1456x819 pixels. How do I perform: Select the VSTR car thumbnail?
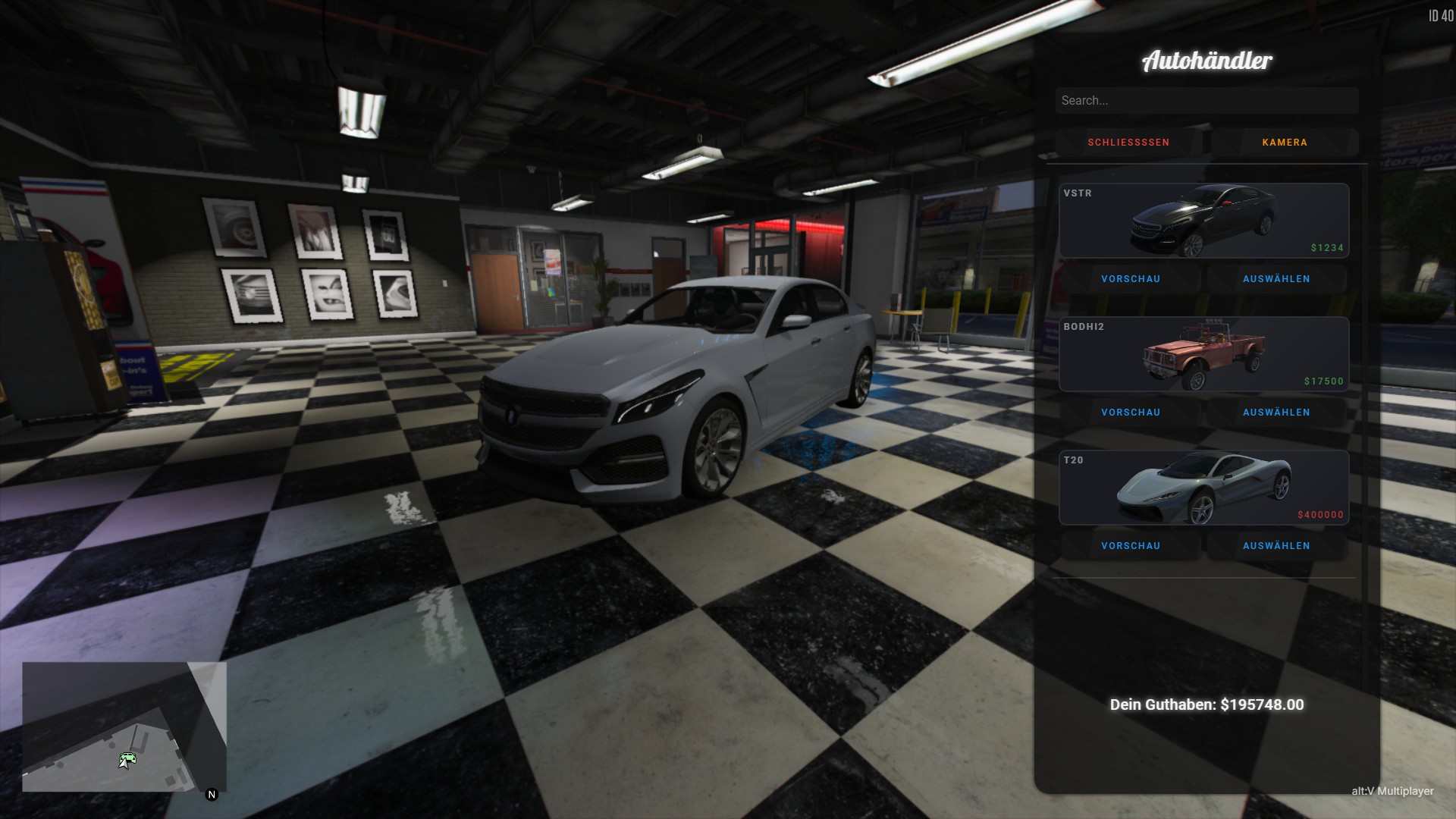click(1203, 221)
